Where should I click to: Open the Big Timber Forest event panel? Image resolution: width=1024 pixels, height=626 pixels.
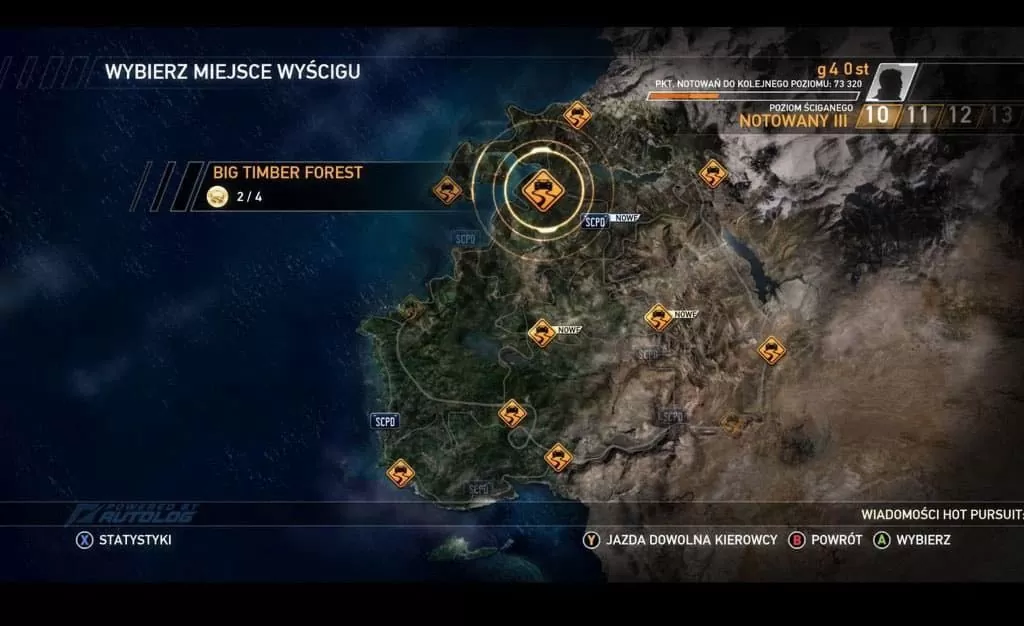(300, 185)
